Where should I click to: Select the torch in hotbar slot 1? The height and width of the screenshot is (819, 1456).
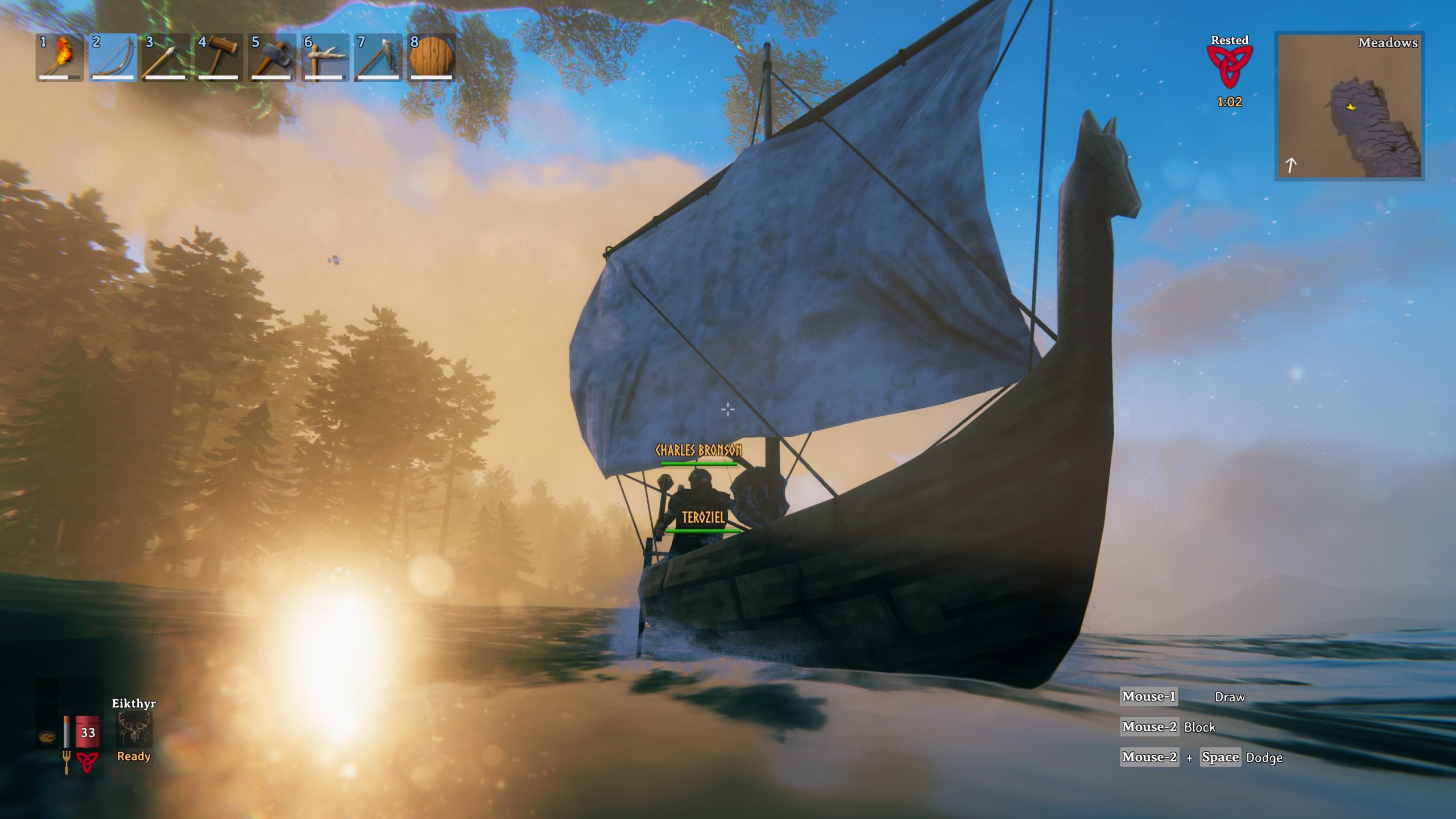[x=60, y=57]
